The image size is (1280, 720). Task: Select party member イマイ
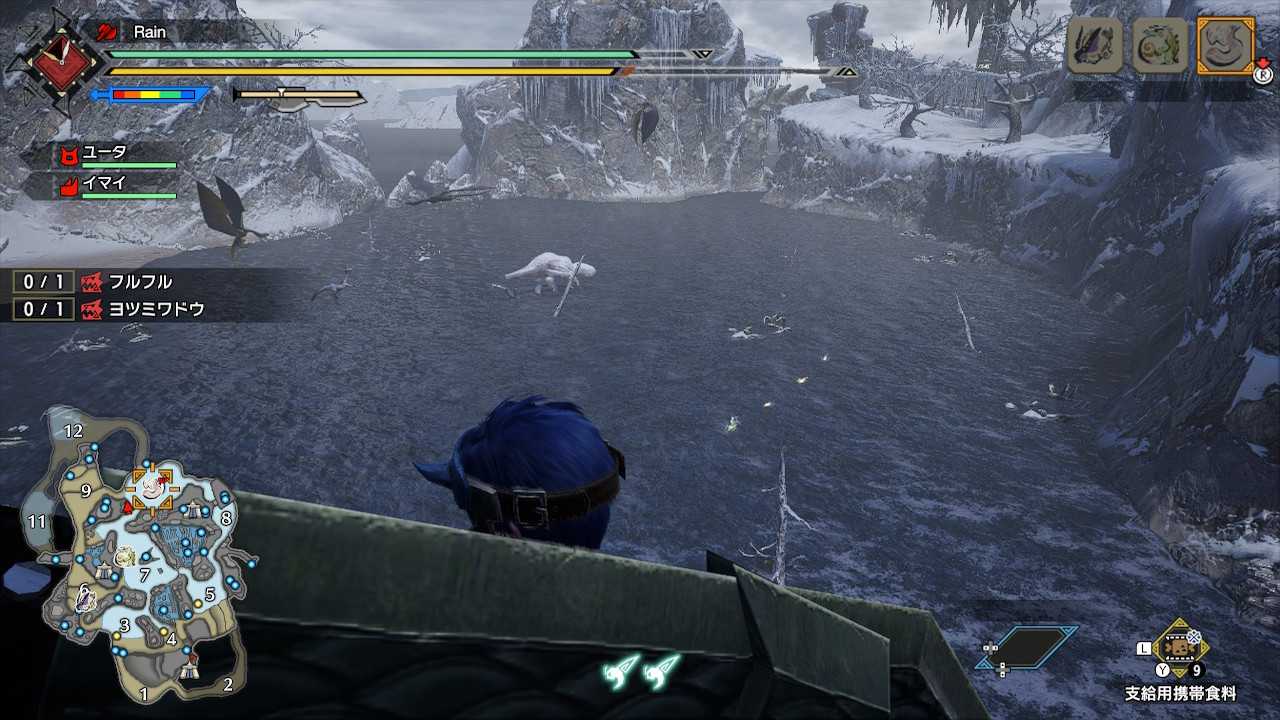[x=105, y=184]
